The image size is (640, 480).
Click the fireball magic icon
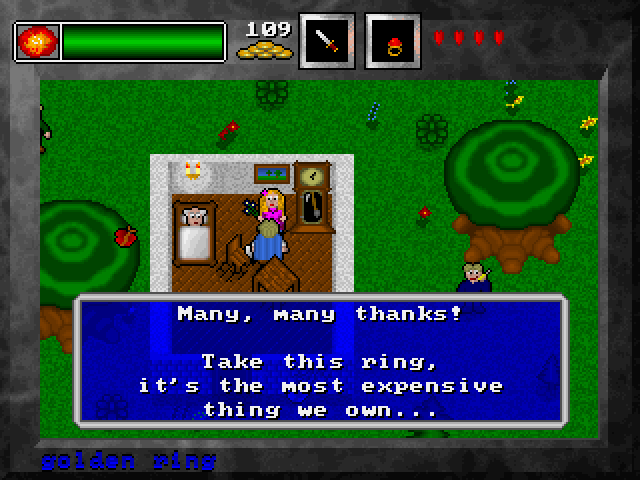[x=37, y=42]
